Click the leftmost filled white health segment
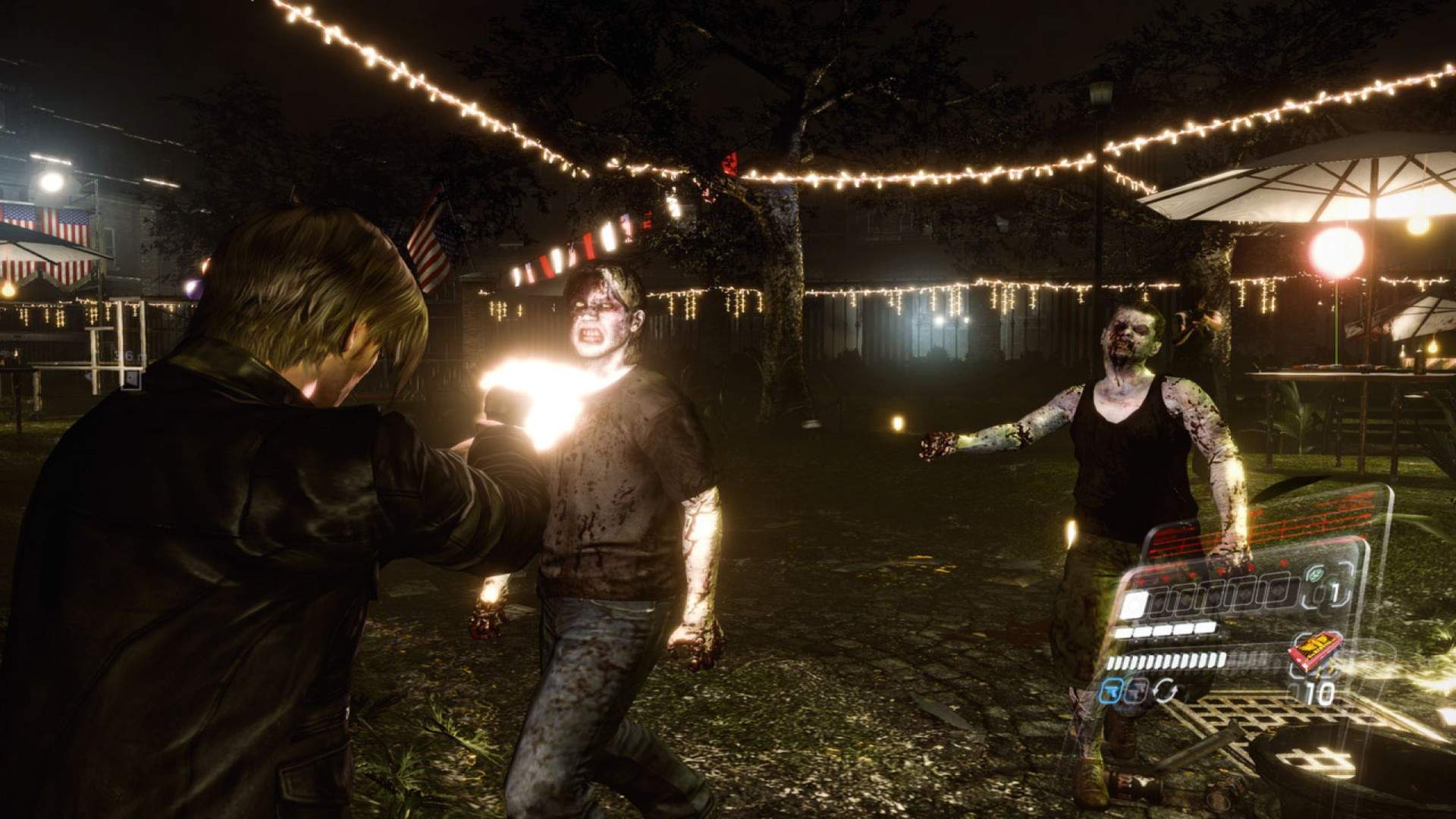The width and height of the screenshot is (1456, 819). 1134,603
